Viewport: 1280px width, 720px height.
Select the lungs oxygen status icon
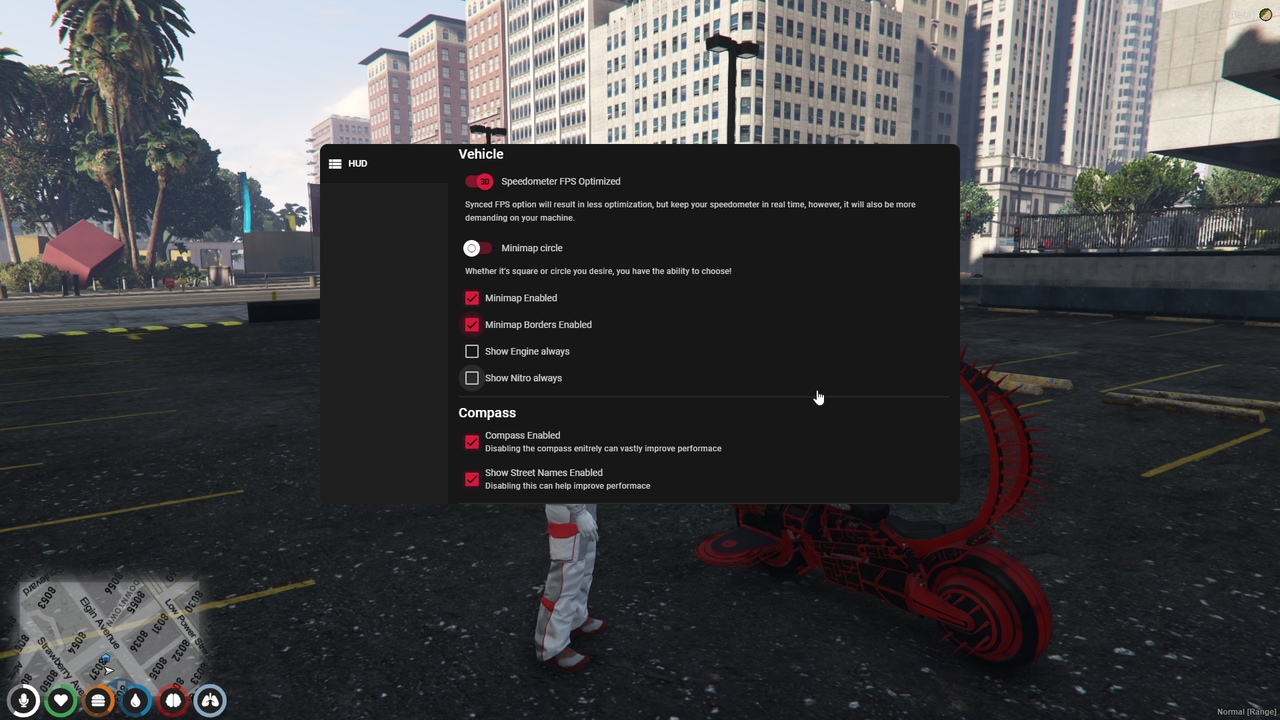210,700
